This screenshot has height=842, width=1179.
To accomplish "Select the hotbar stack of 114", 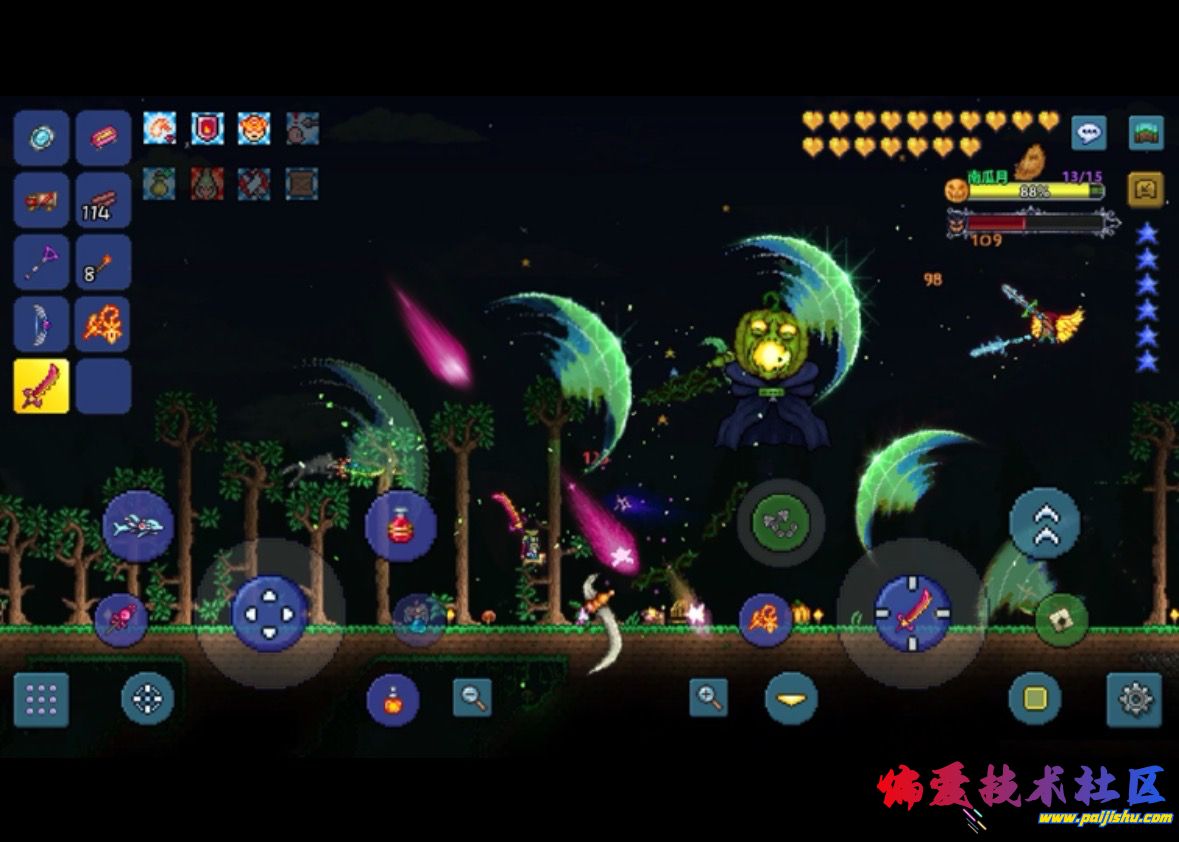I will (x=103, y=200).
